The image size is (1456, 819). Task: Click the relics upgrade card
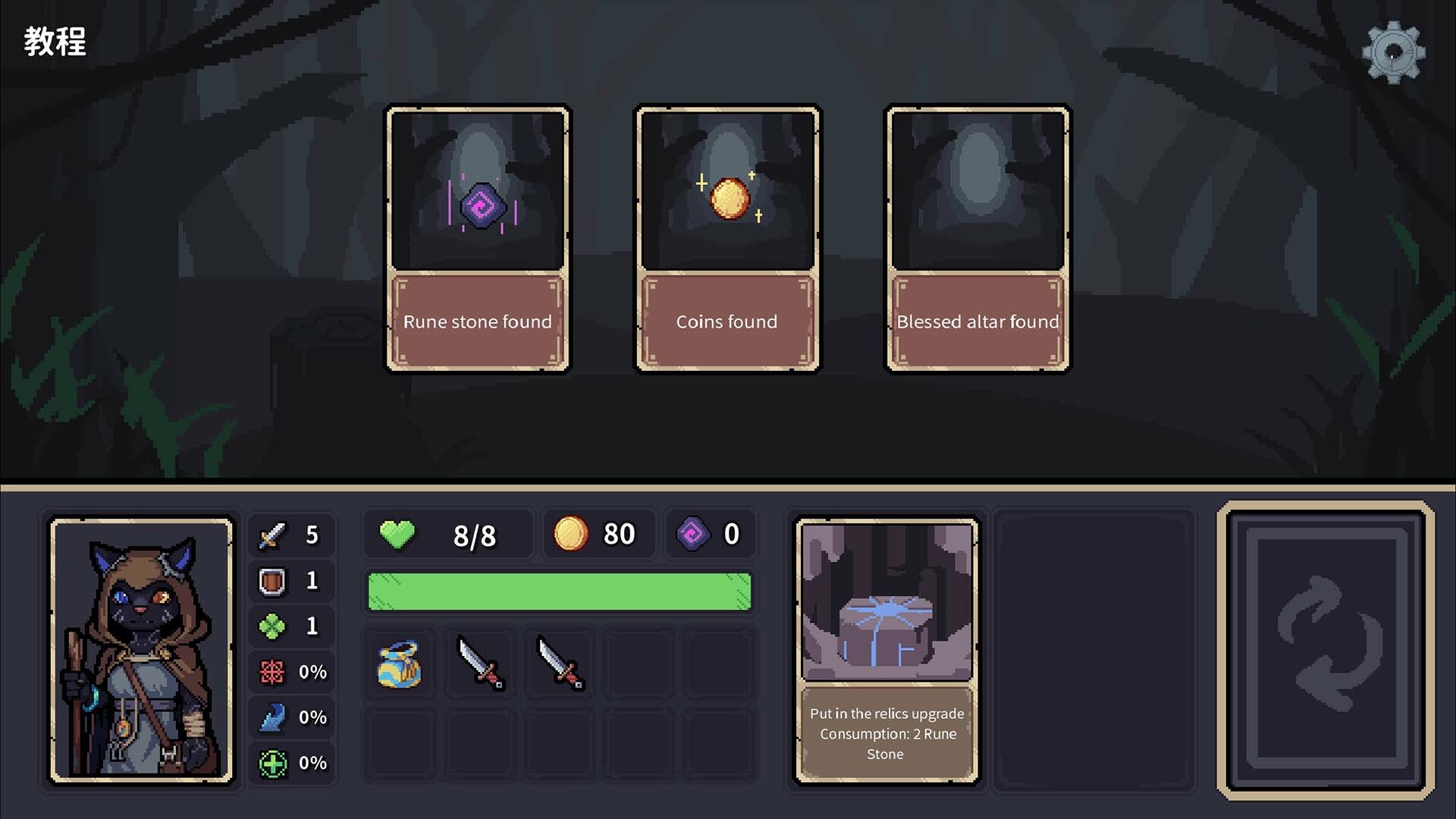point(886,648)
